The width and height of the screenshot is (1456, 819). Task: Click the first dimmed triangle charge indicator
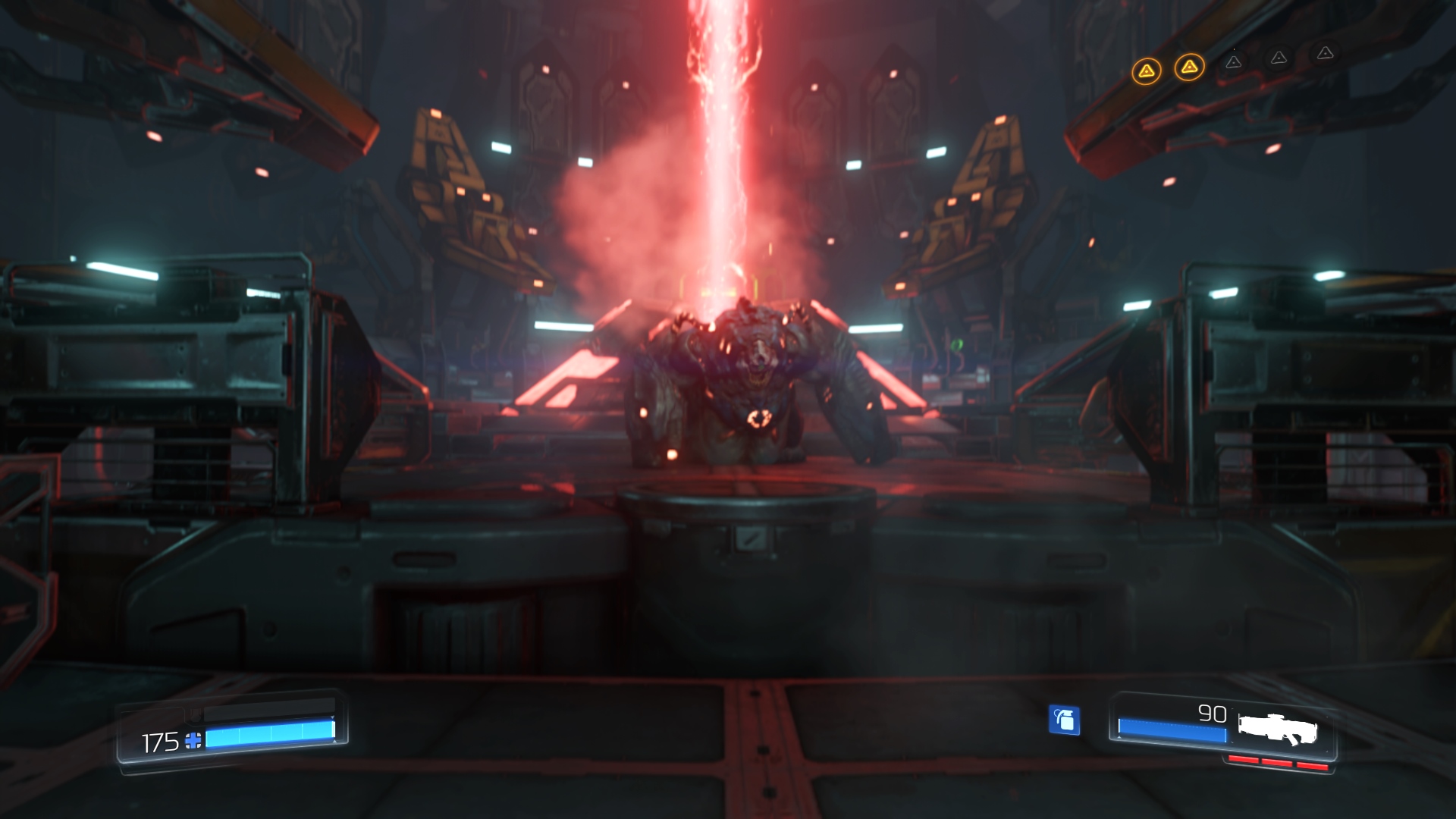pos(1233,63)
